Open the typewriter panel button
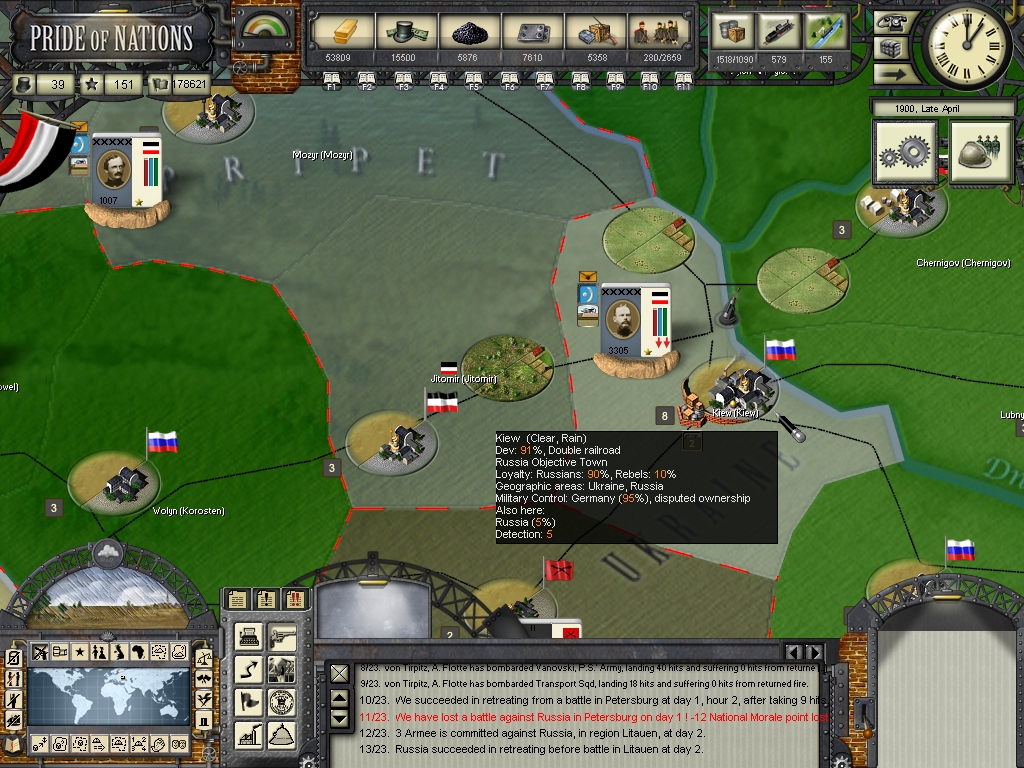 click(x=250, y=636)
